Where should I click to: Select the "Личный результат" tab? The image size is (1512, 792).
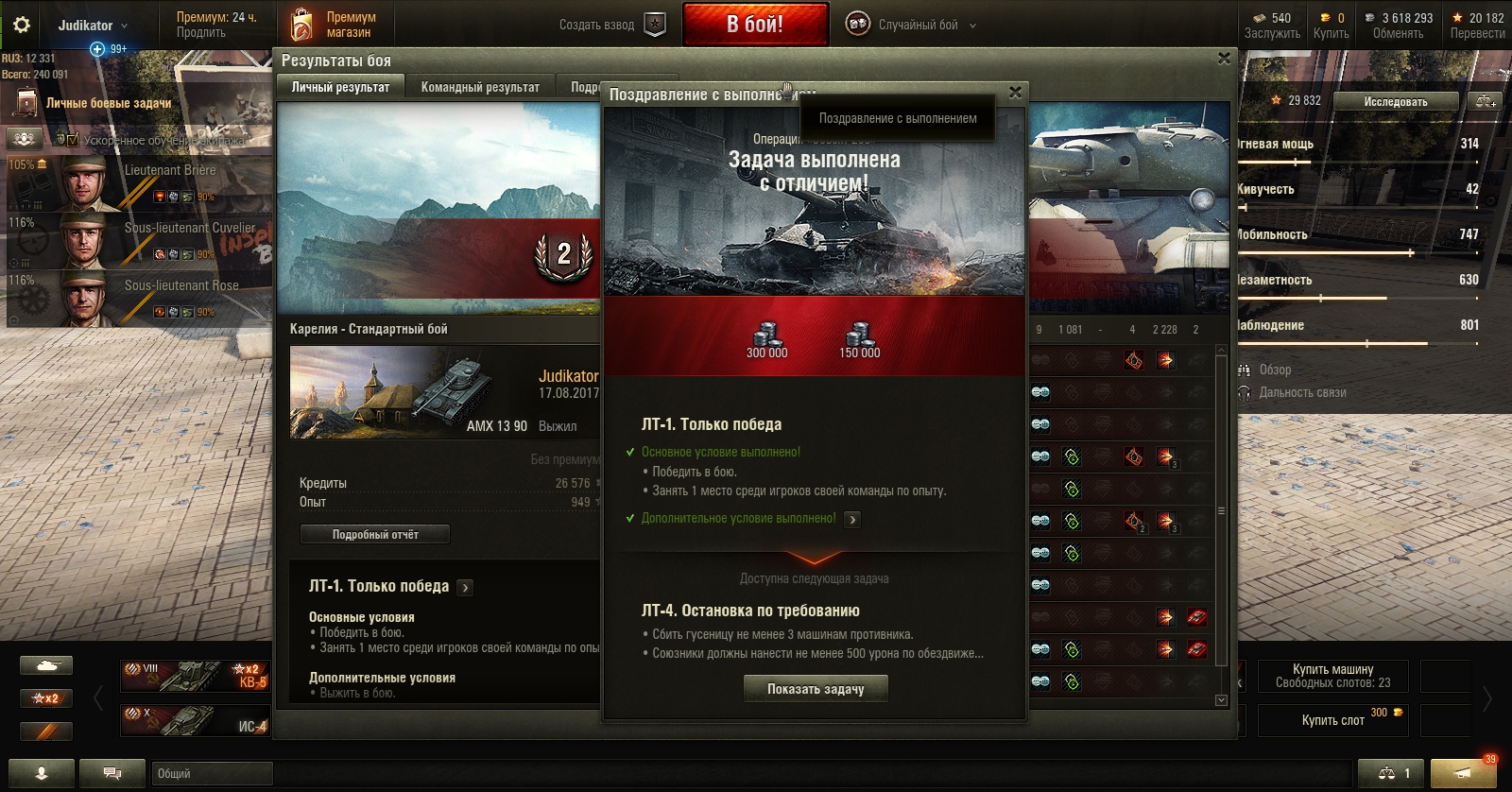coord(340,87)
